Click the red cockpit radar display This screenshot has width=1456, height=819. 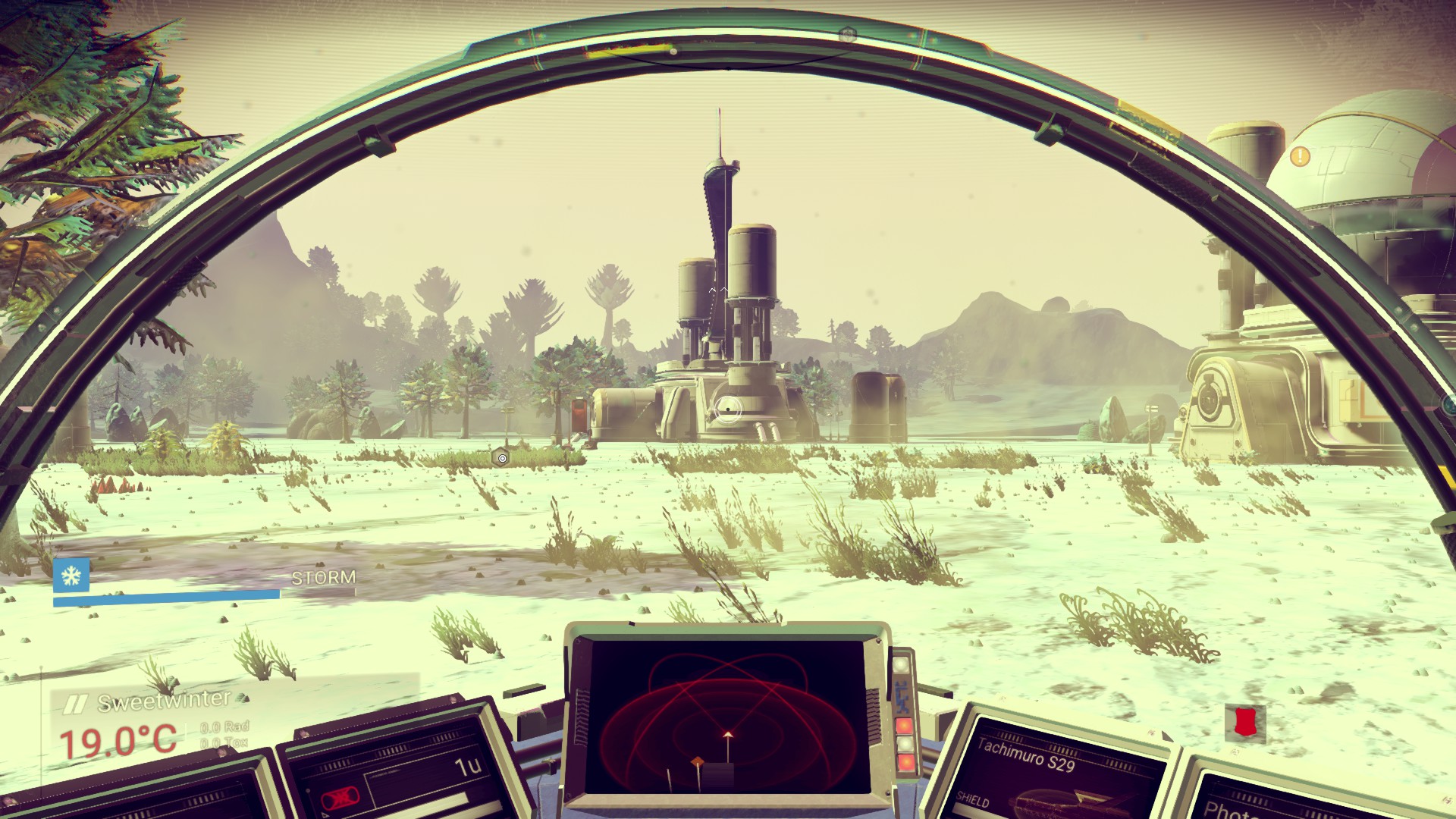[x=726, y=717]
